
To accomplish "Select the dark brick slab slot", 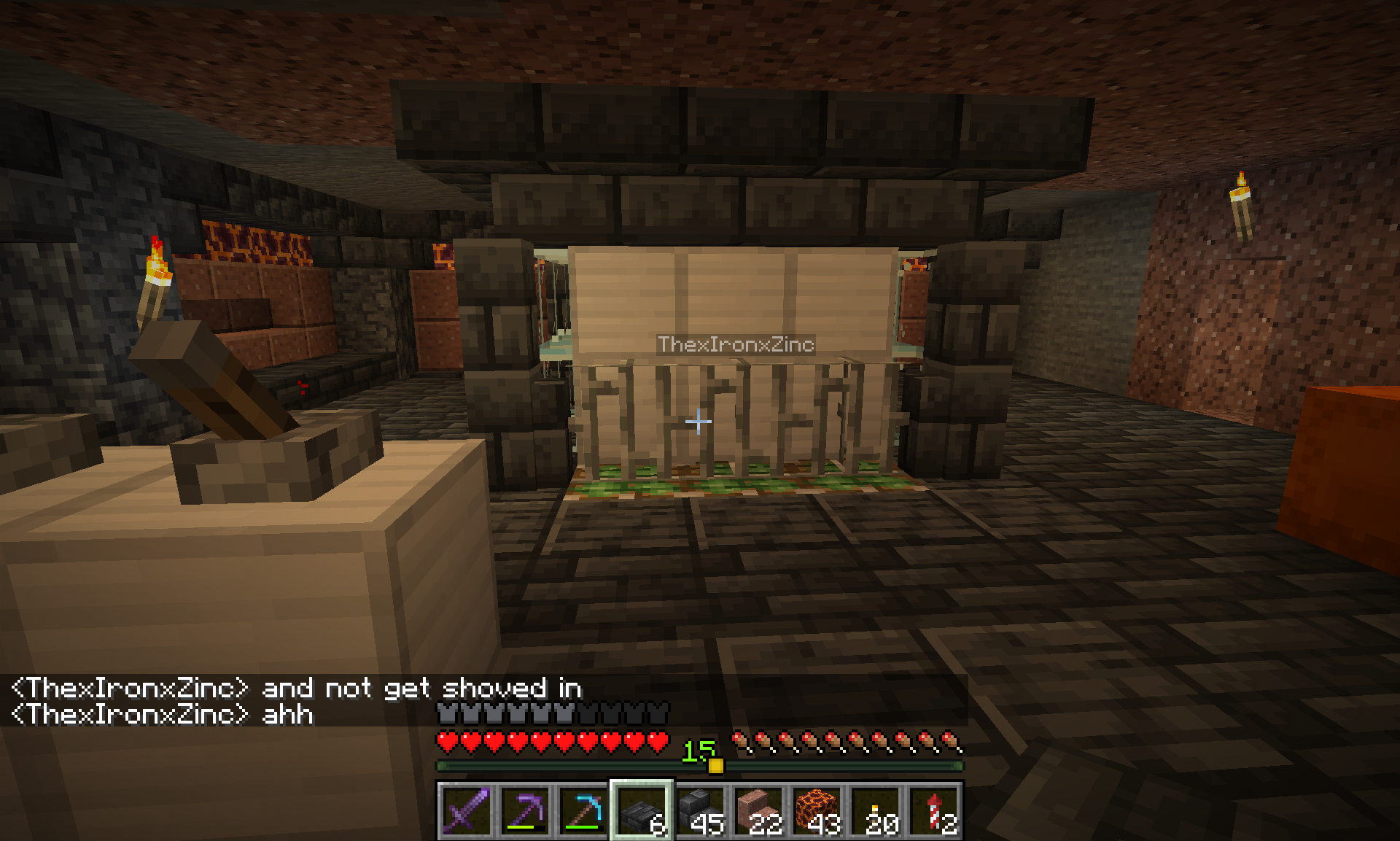I will click(x=642, y=810).
